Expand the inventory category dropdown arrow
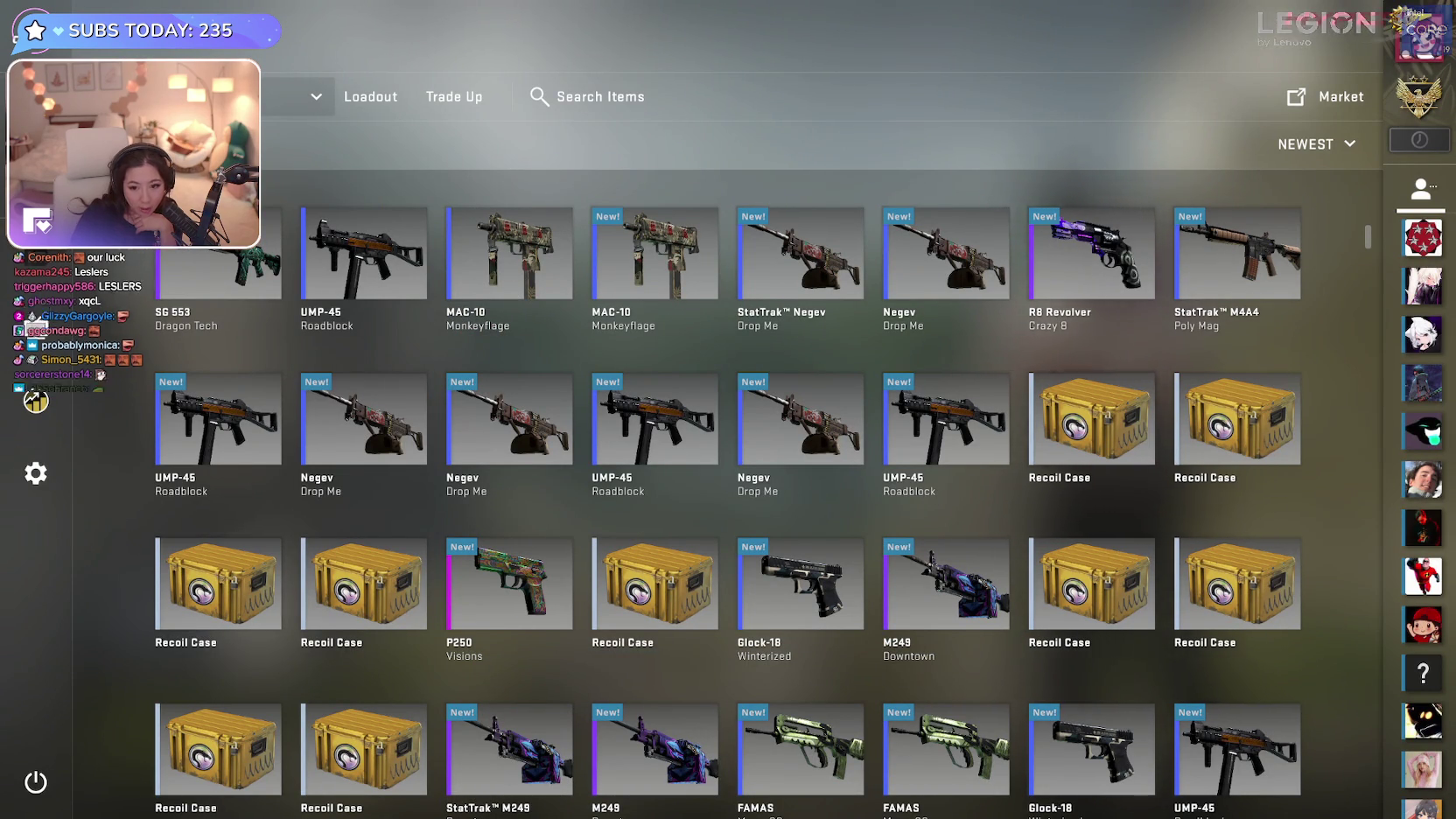The height and width of the screenshot is (819, 1456). 316,97
